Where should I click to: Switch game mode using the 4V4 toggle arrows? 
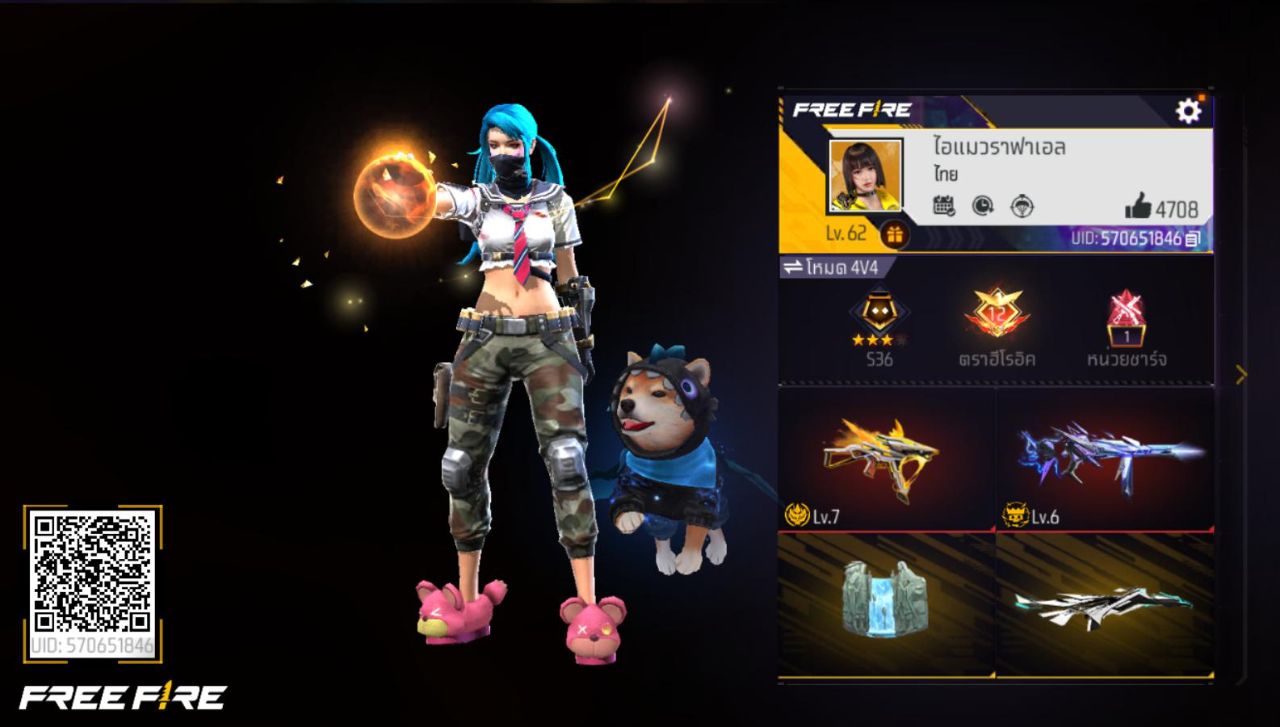point(793,267)
